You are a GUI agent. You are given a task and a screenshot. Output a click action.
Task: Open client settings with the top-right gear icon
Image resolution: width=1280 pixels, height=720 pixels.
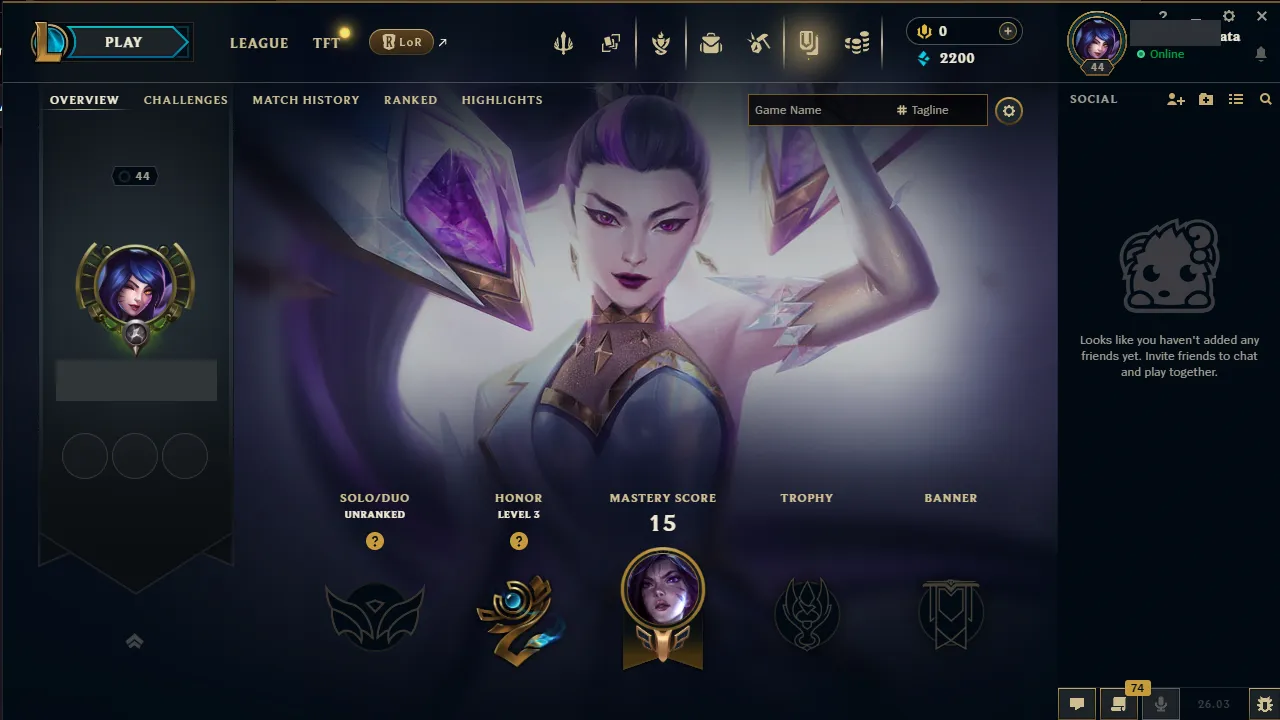click(x=1228, y=16)
